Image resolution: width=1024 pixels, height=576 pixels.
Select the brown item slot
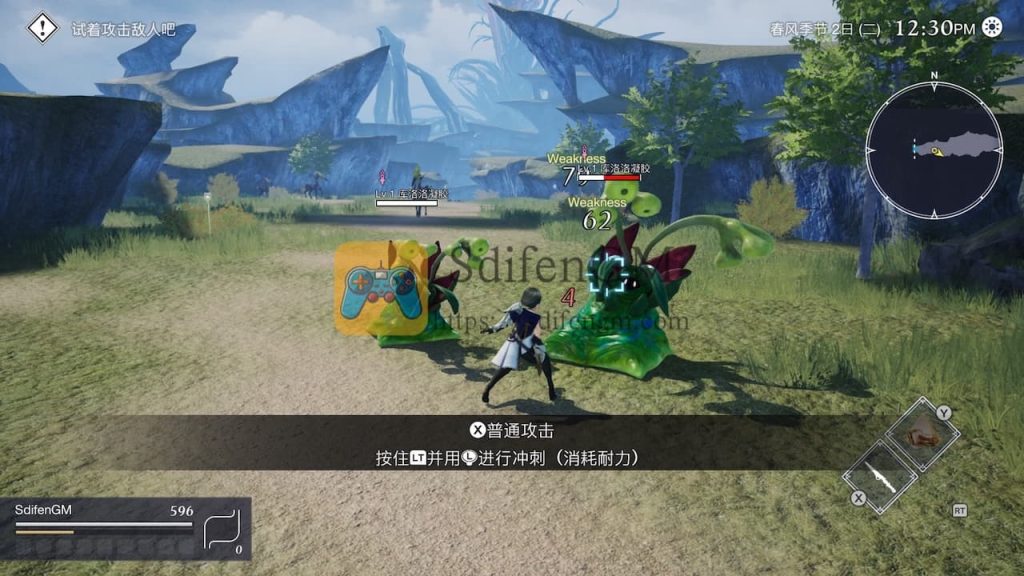coord(922,433)
